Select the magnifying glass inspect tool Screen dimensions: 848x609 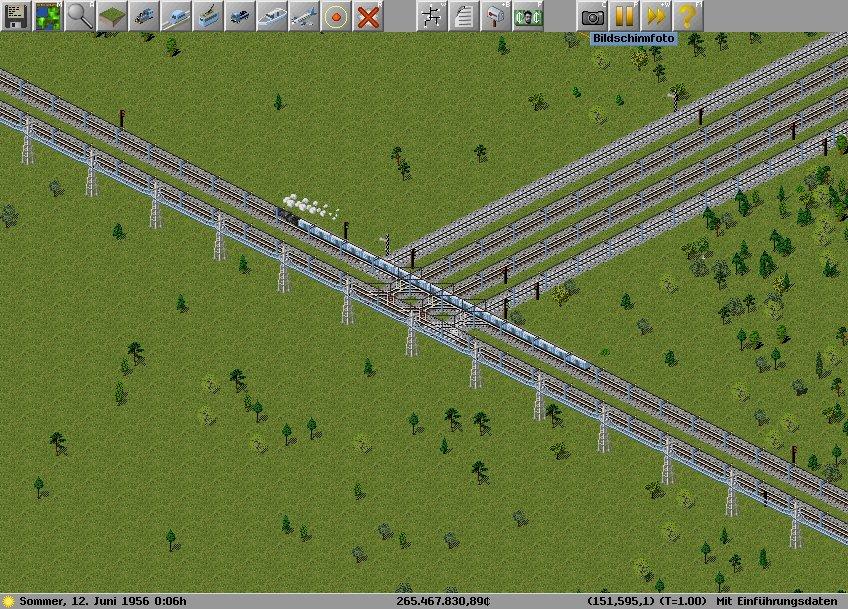click(x=80, y=16)
